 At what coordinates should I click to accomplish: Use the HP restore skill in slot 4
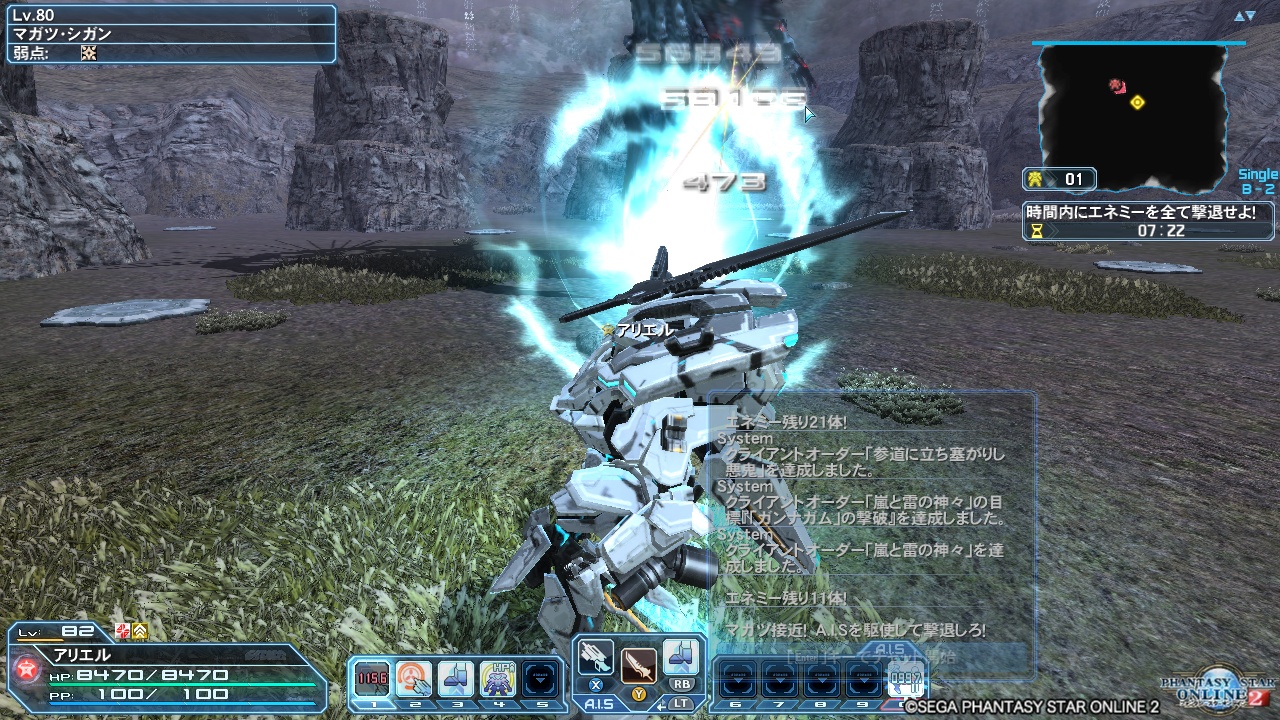click(500, 676)
